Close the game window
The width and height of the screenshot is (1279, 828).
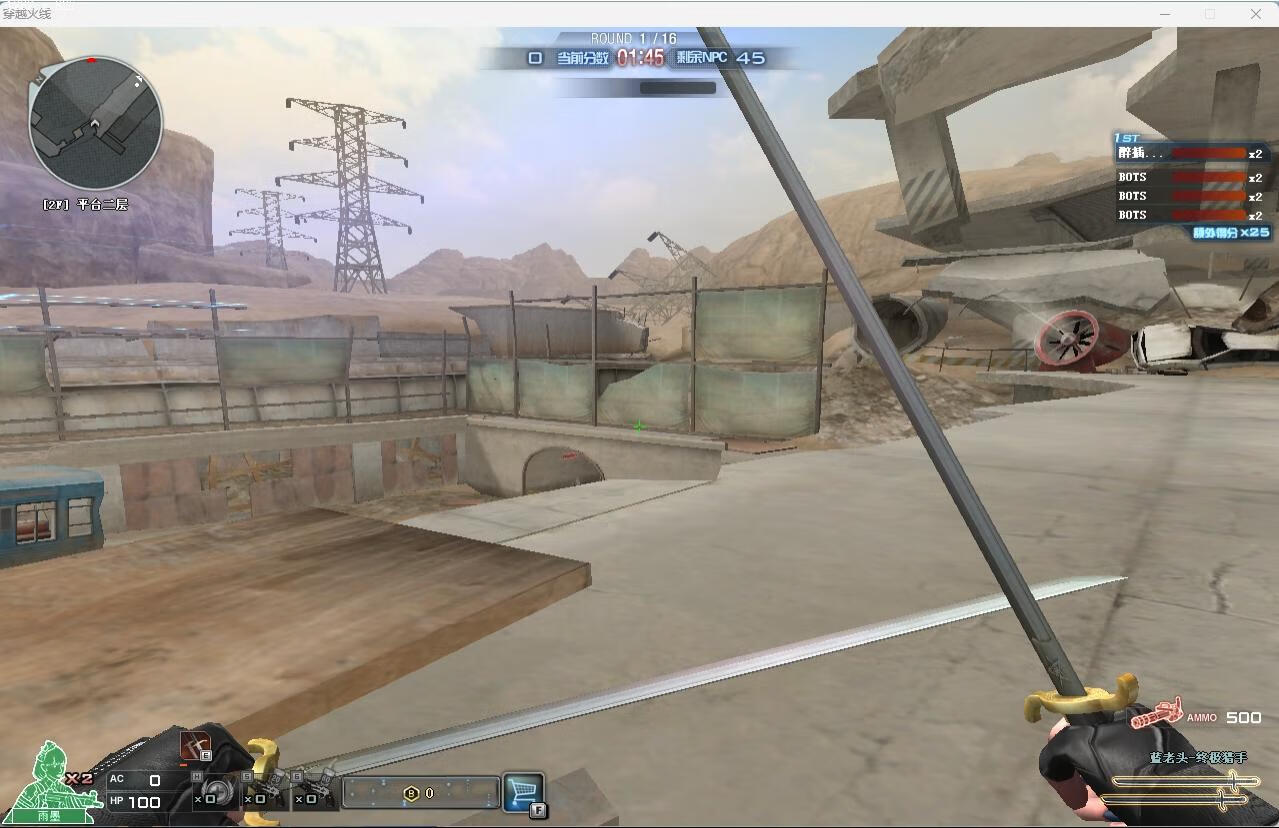click(1256, 14)
